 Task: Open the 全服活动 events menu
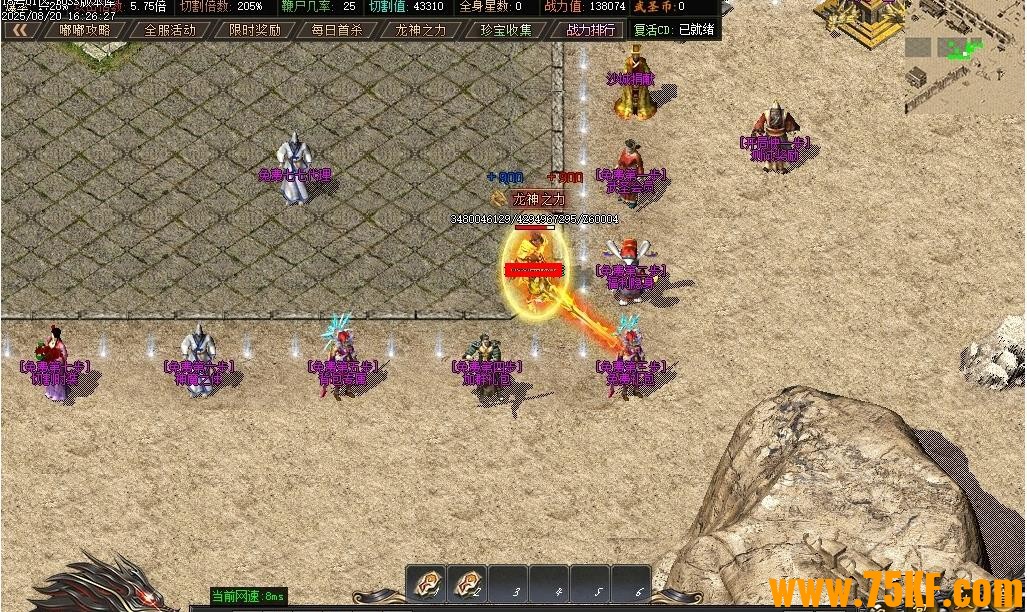[x=169, y=30]
